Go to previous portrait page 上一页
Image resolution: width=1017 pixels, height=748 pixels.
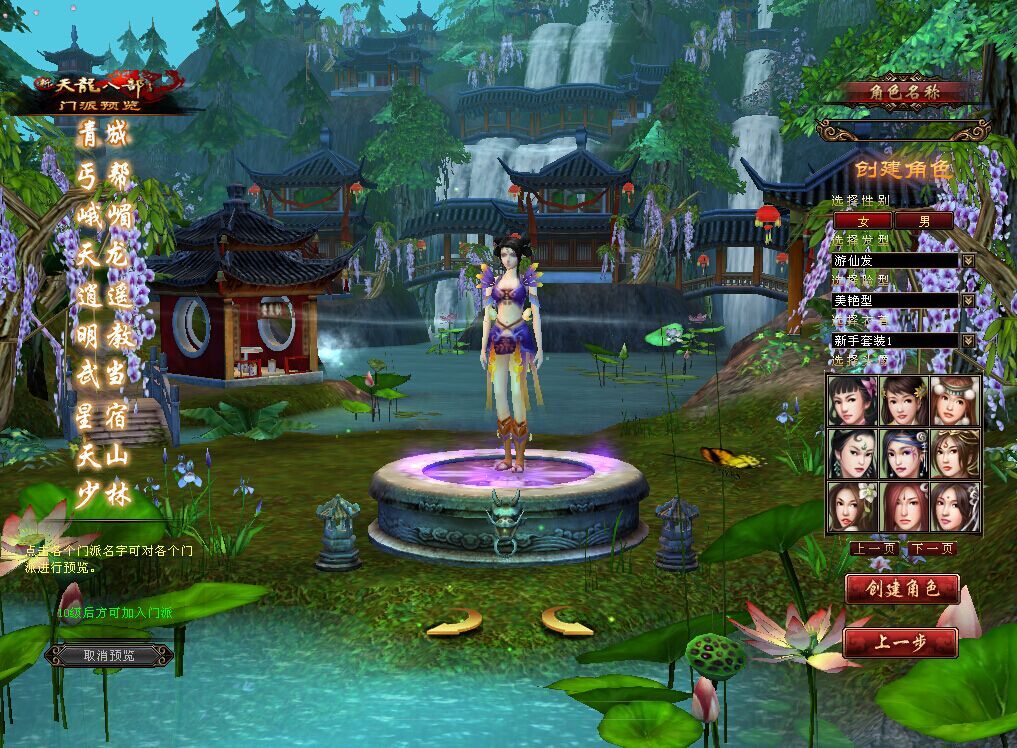(x=873, y=548)
